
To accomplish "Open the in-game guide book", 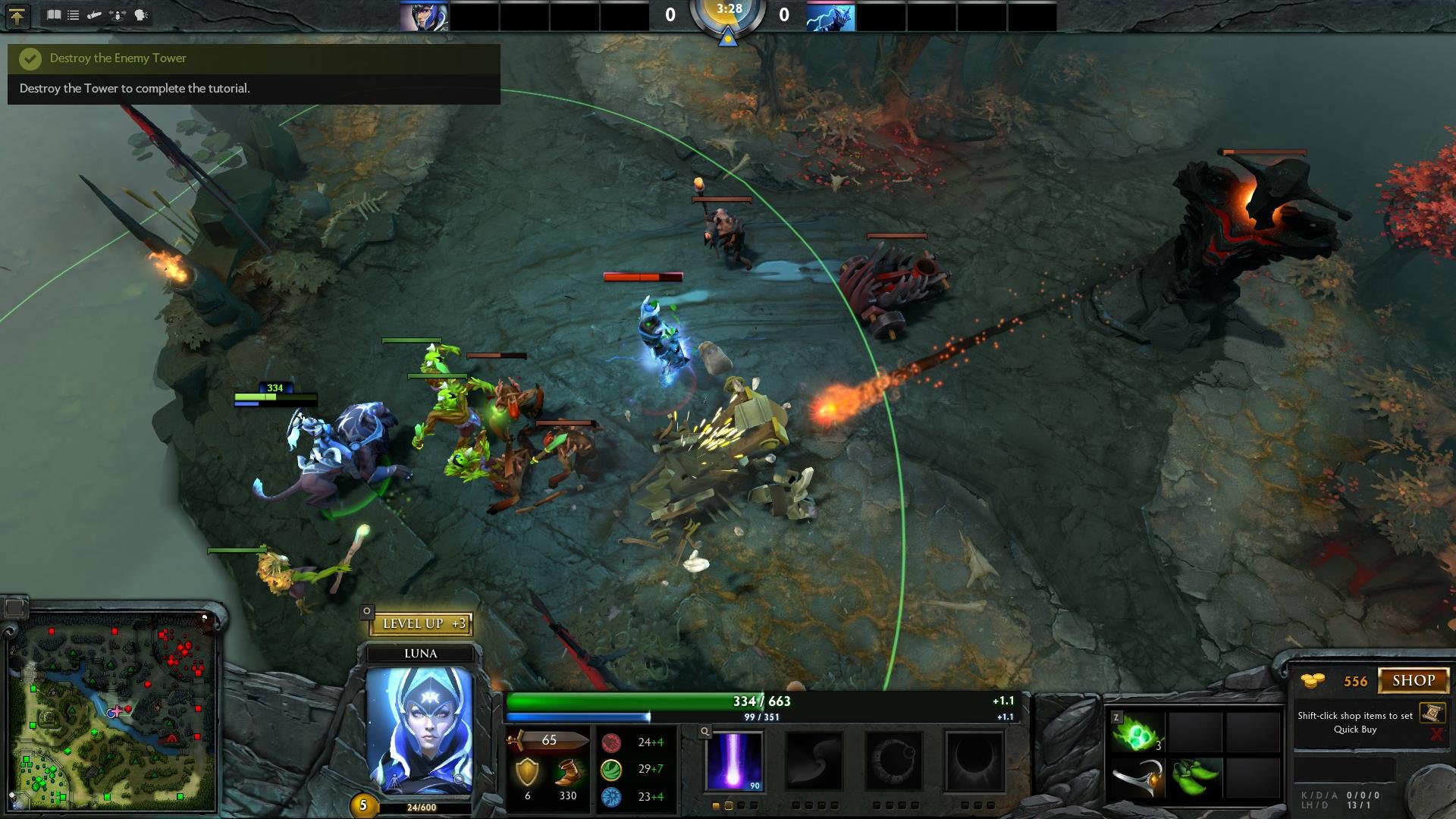I will click(53, 14).
